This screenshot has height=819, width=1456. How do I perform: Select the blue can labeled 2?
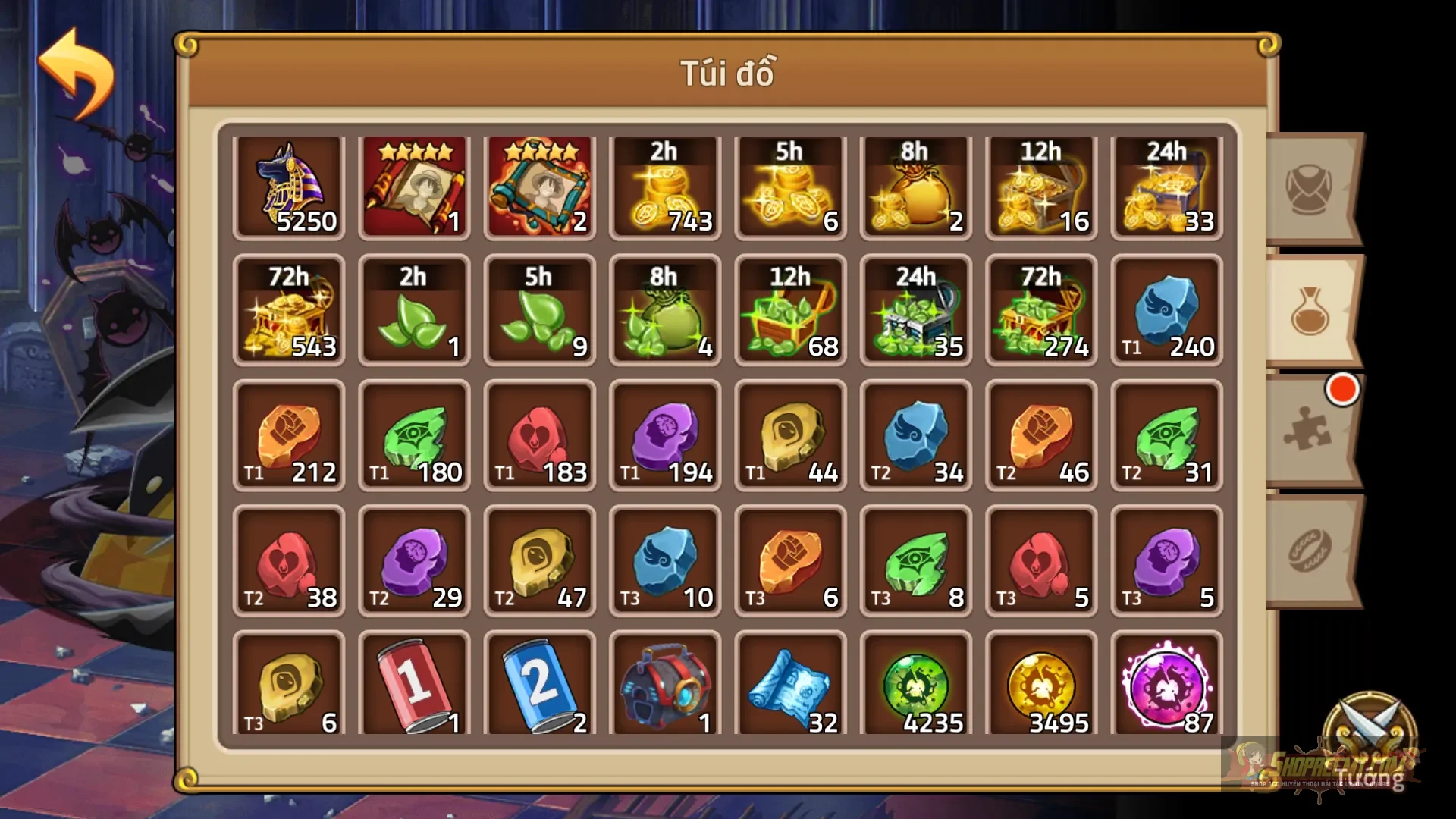coord(540,686)
